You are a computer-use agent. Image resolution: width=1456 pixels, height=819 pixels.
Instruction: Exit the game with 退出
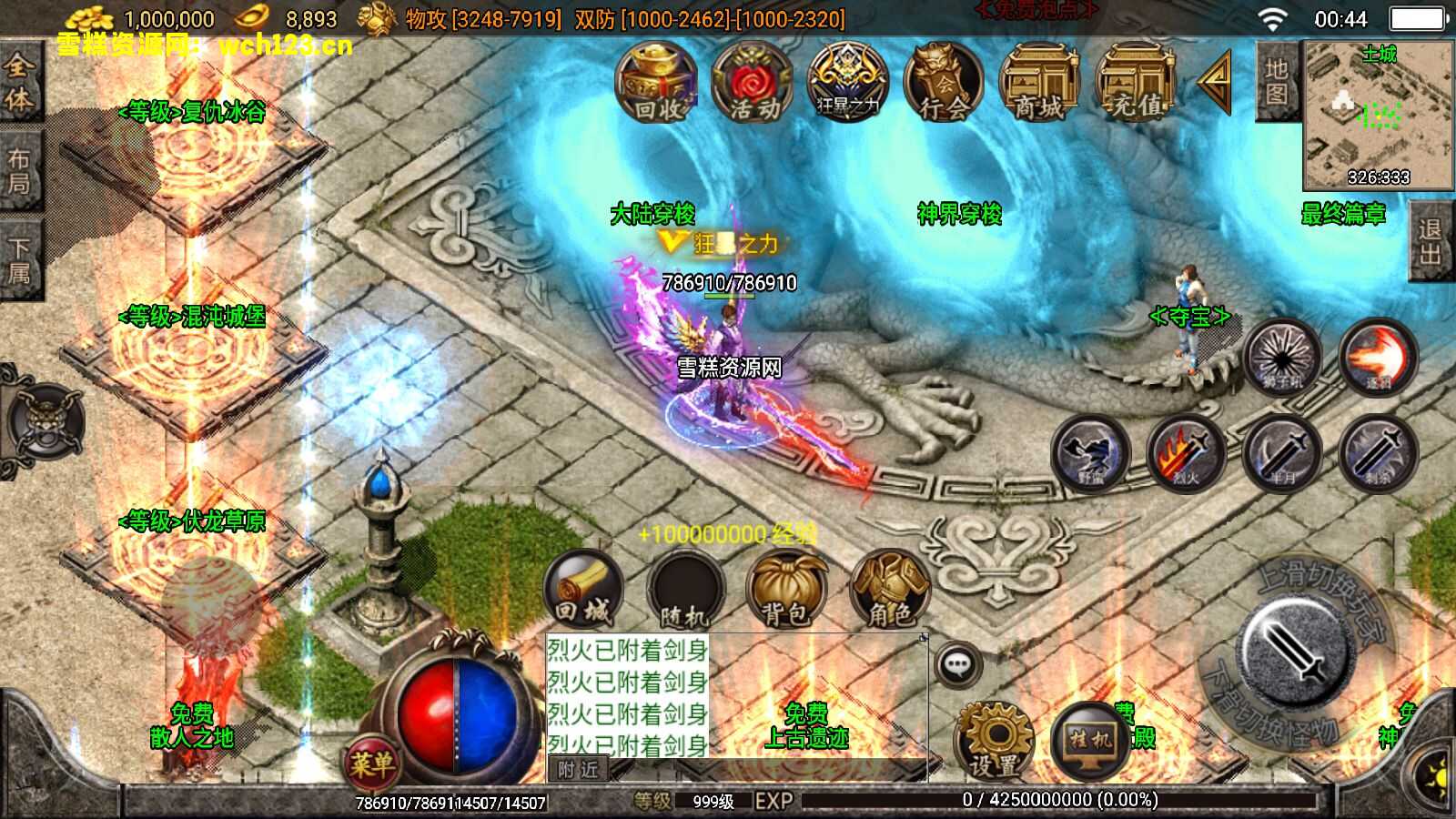click(1430, 241)
